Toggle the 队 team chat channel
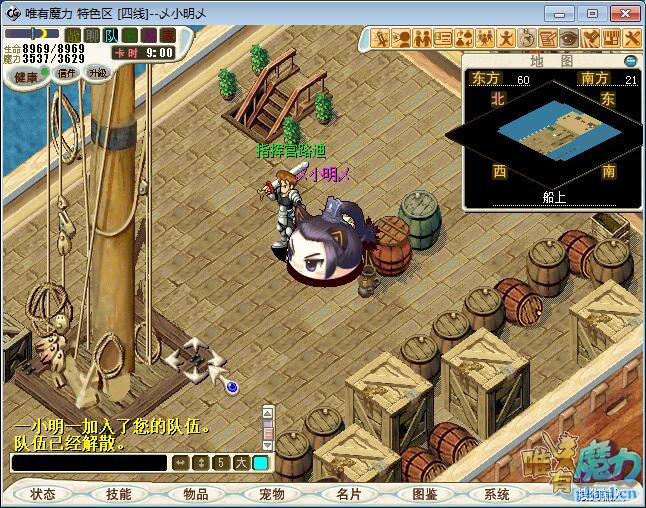The width and height of the screenshot is (646, 508). click(111, 36)
